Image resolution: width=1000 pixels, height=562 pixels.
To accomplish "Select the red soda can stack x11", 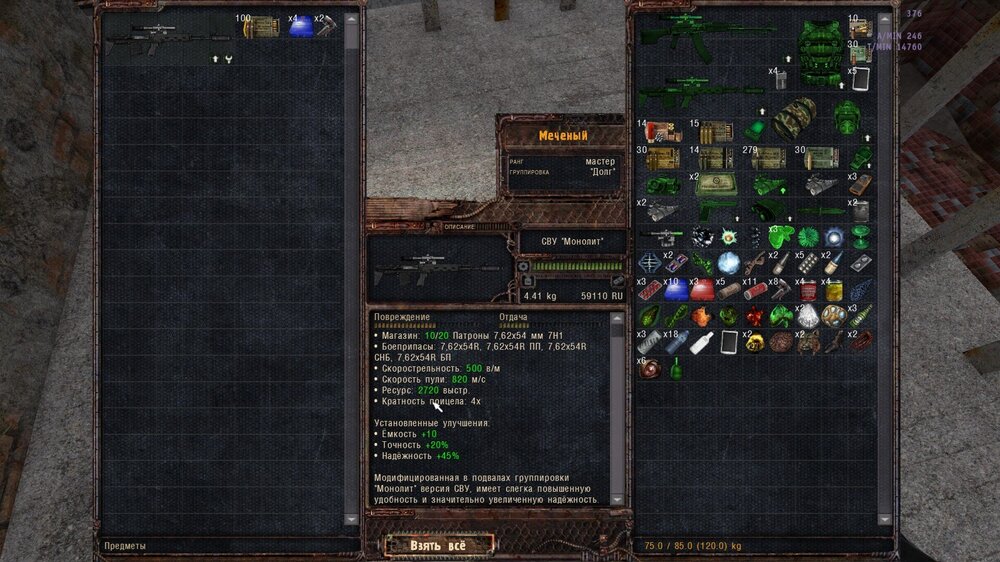I will click(755, 290).
